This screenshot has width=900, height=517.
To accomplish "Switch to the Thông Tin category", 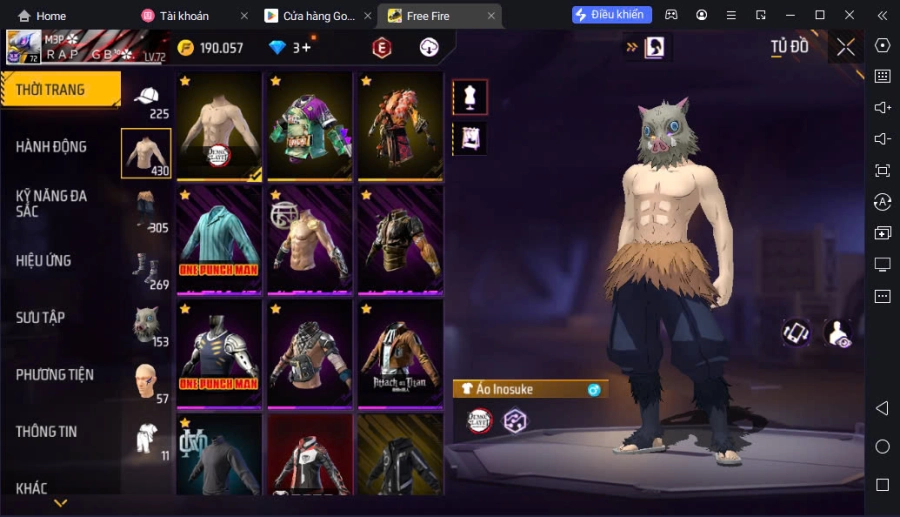I will 47,432.
